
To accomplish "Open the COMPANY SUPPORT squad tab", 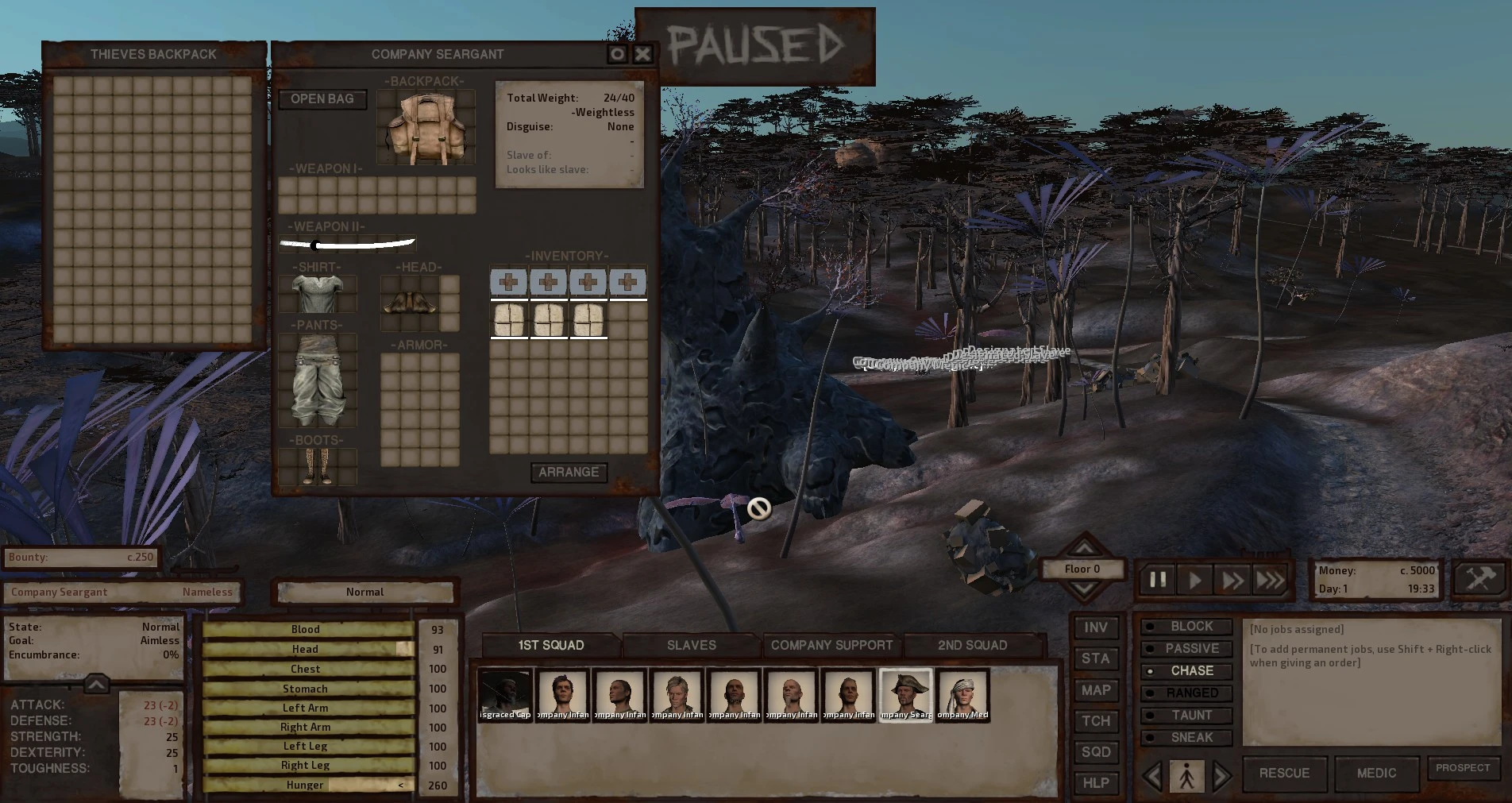I will tap(831, 645).
